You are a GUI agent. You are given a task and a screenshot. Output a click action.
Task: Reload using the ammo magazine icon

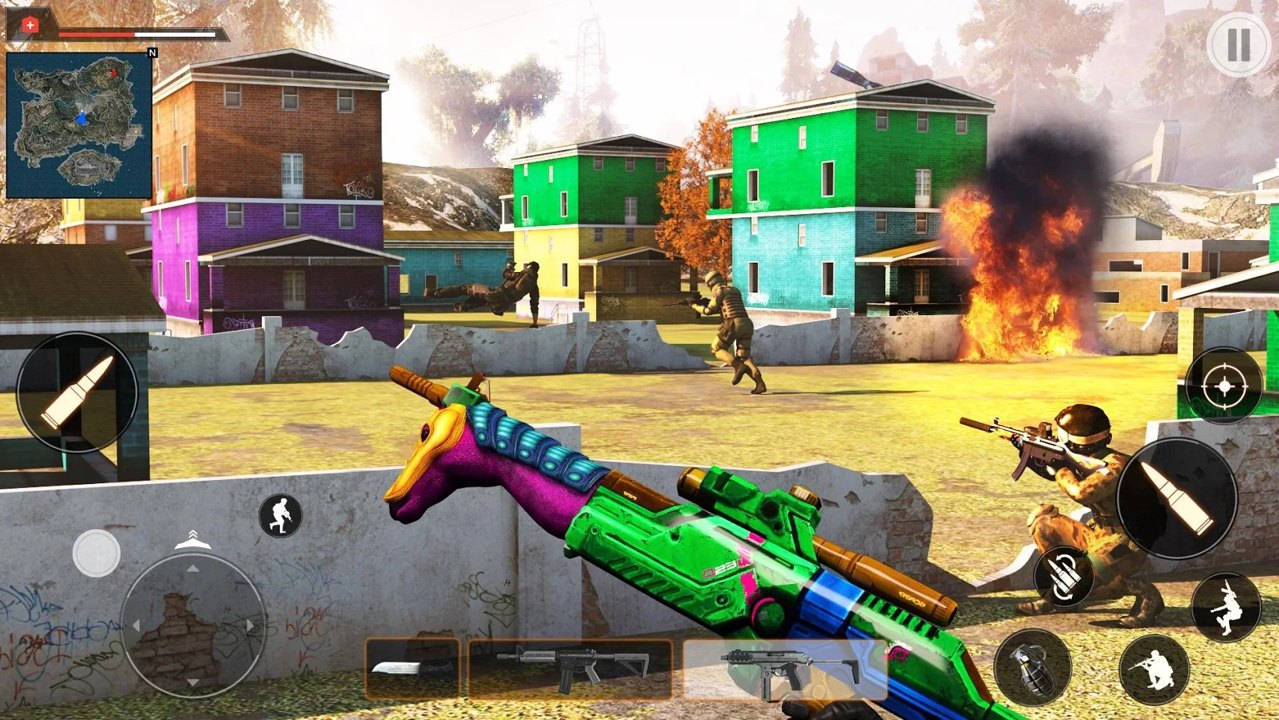[1063, 576]
